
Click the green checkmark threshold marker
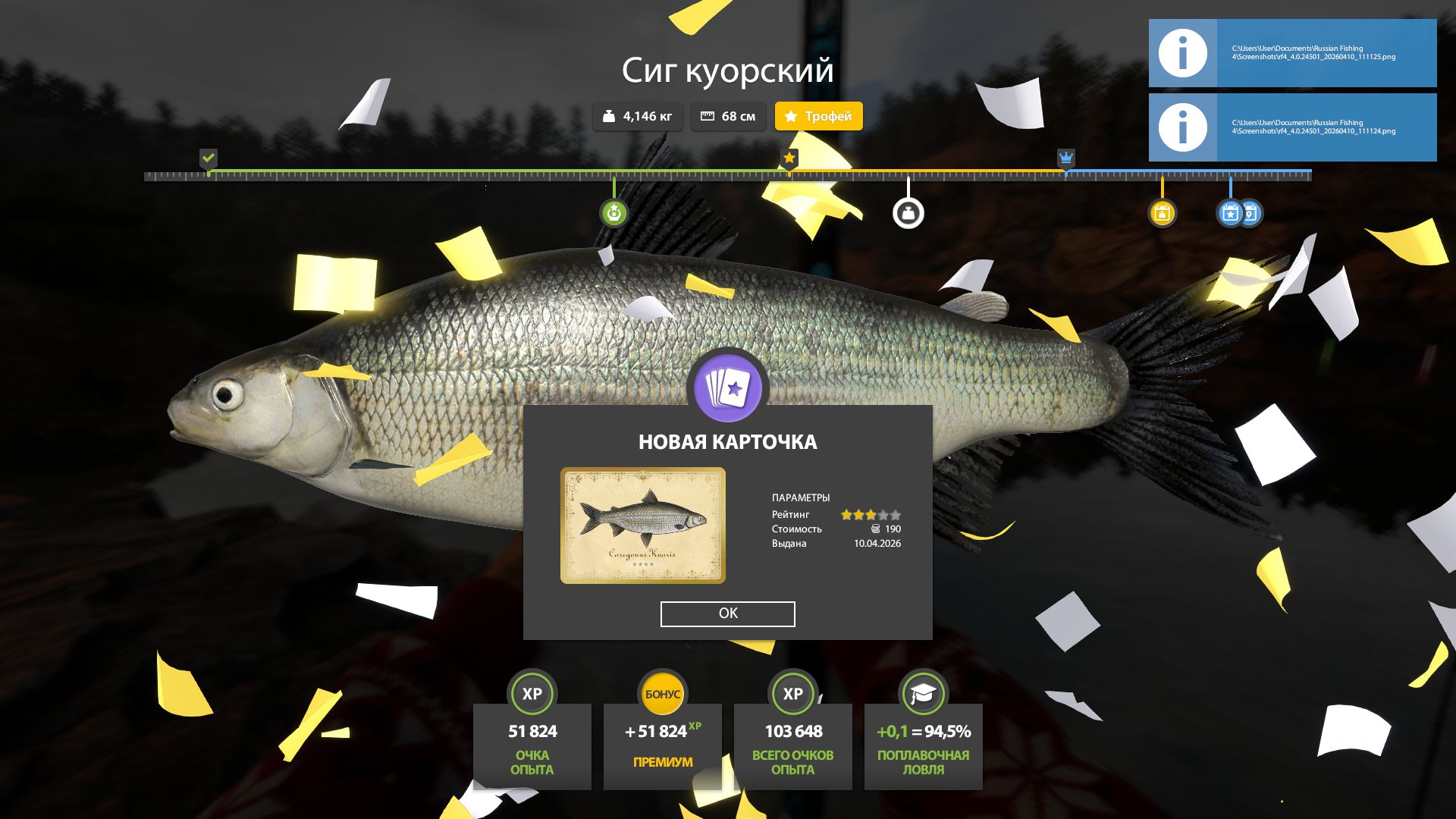[209, 158]
